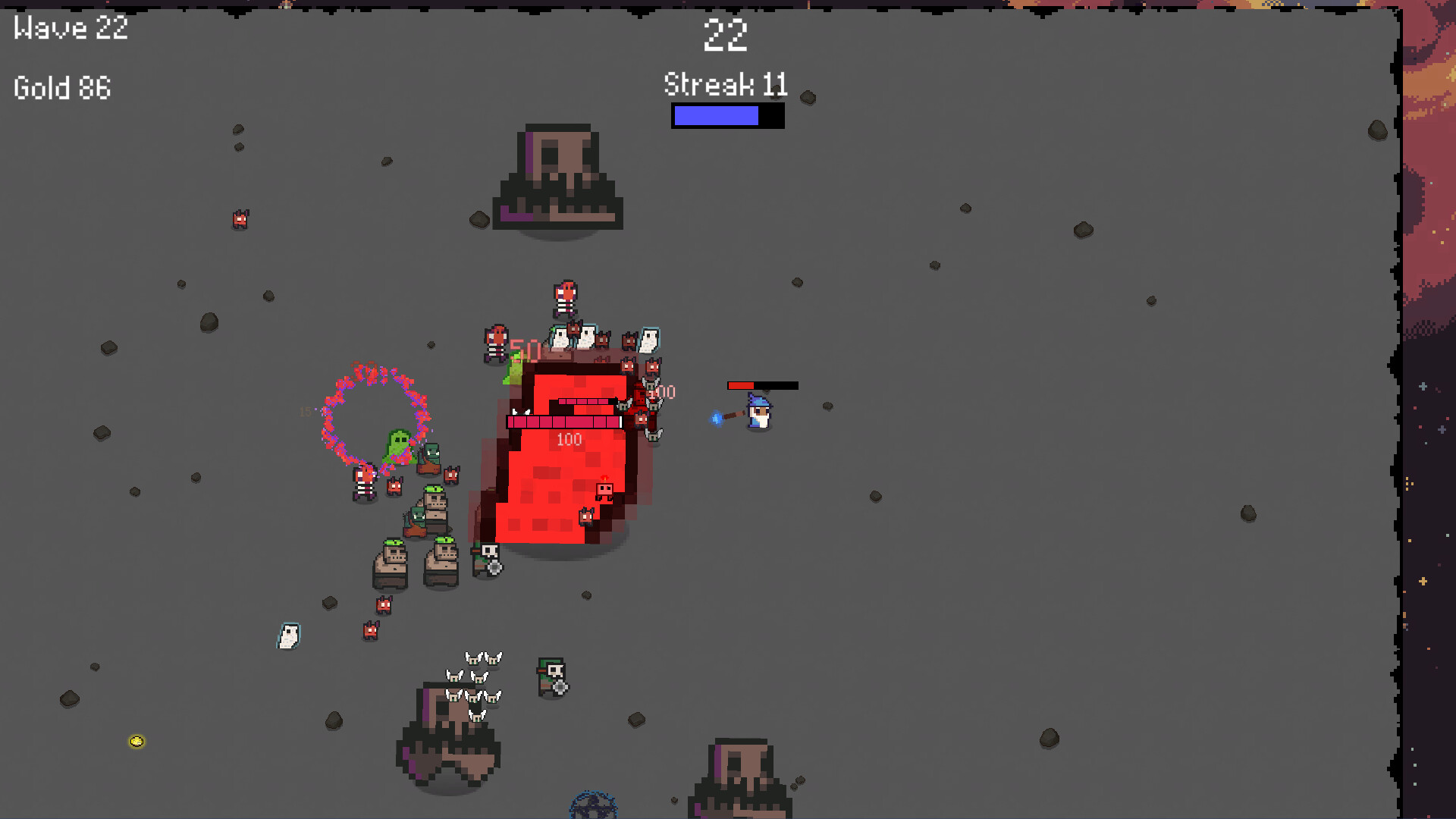This screenshot has width=1456, height=819.
Task: Select the striped red imp enemy
Action: pos(497,343)
